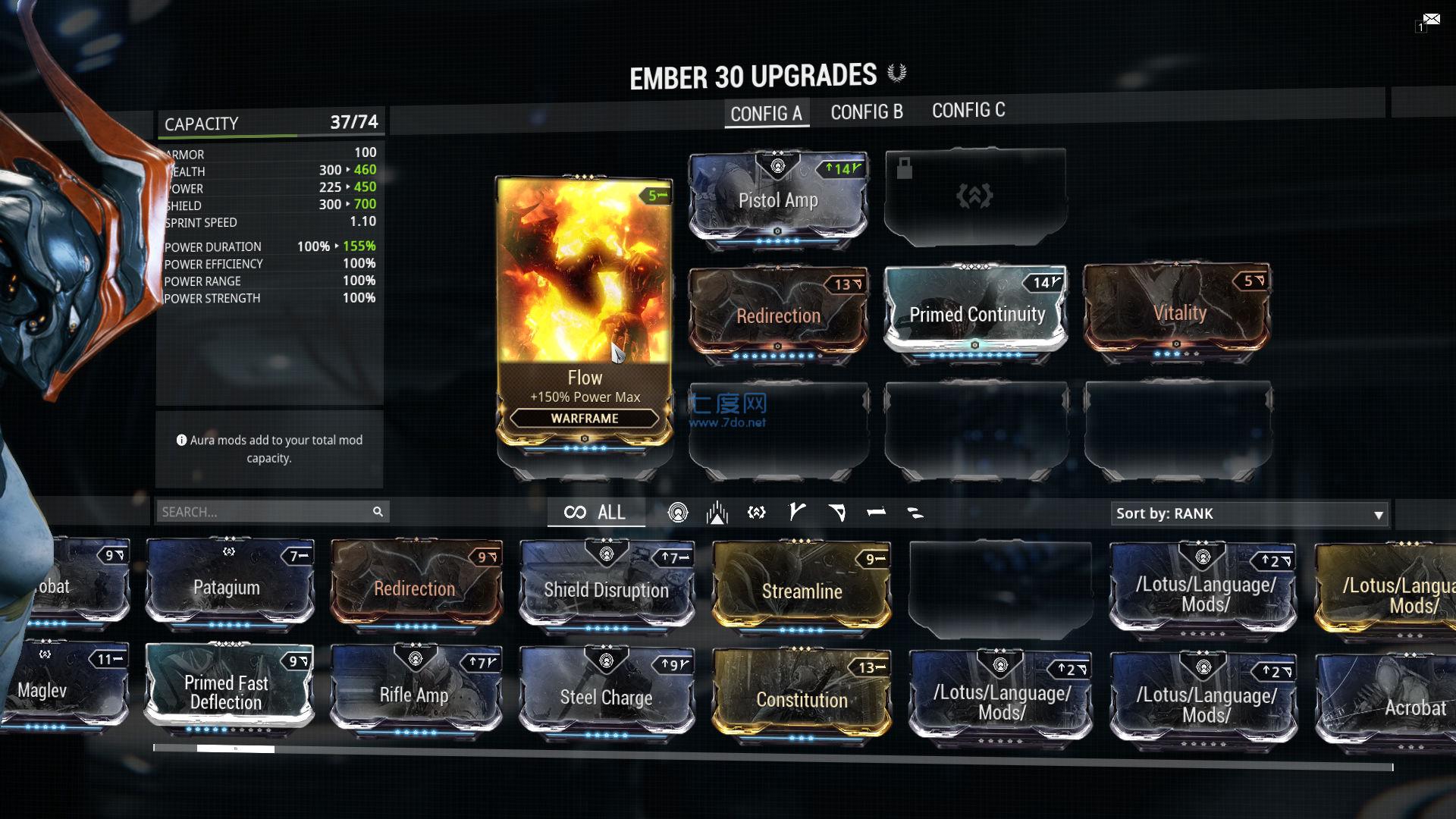Switch to Config B

tap(867, 112)
